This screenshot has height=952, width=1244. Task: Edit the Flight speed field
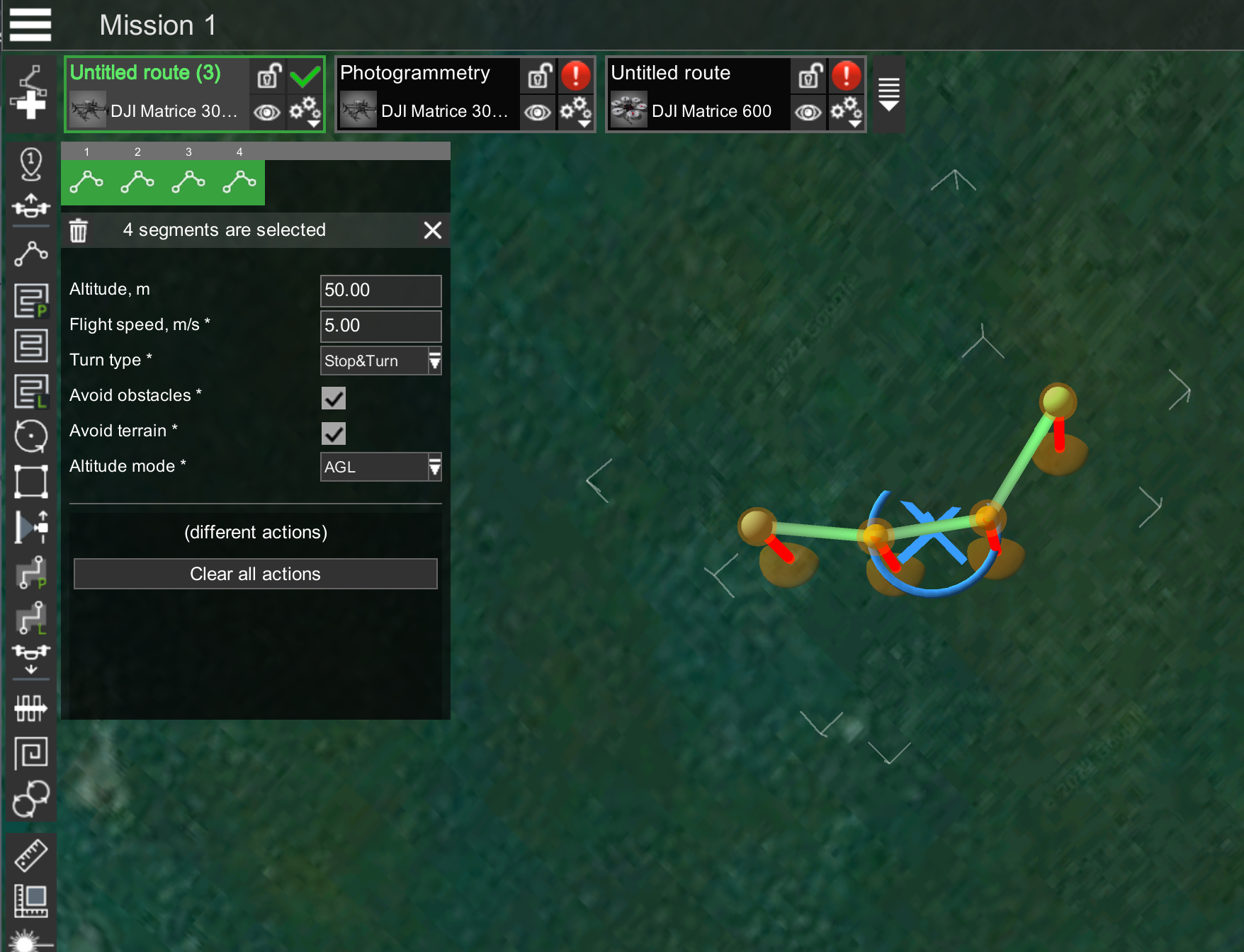pyautogui.click(x=380, y=326)
